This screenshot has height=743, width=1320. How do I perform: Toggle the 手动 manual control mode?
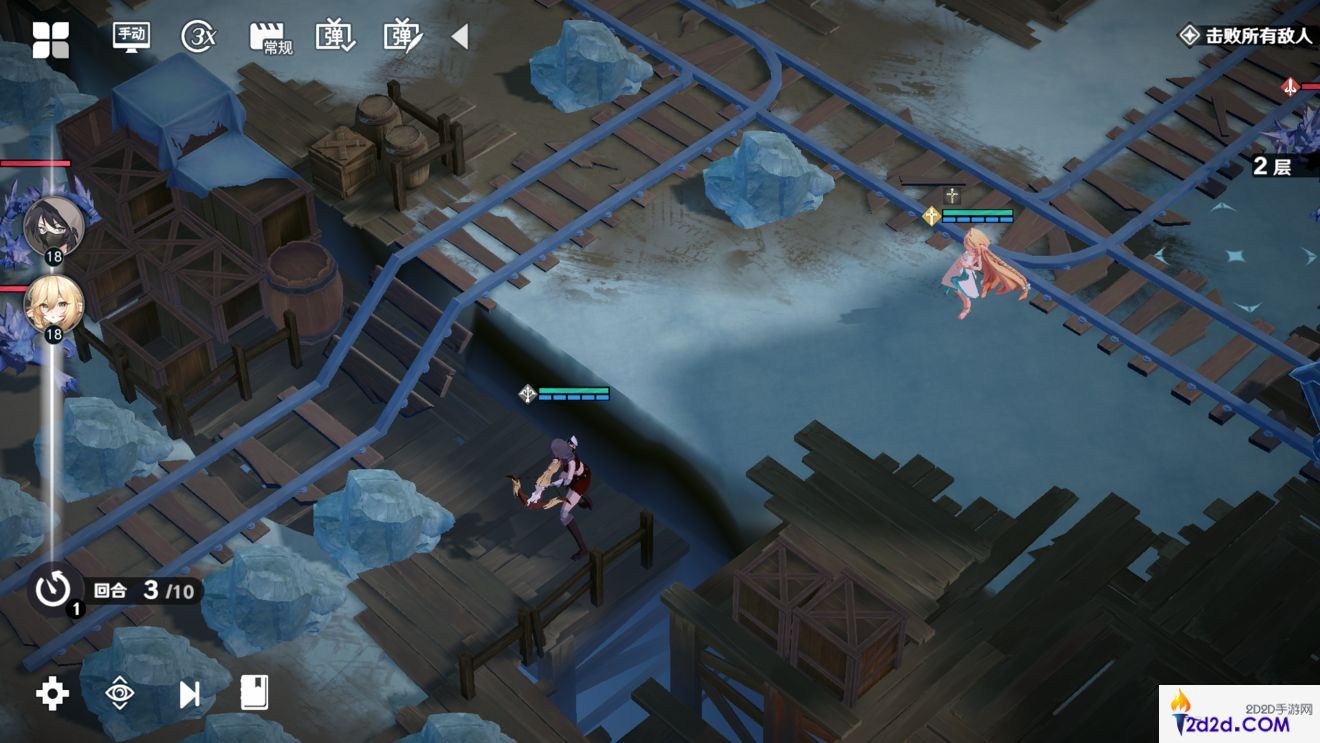131,37
